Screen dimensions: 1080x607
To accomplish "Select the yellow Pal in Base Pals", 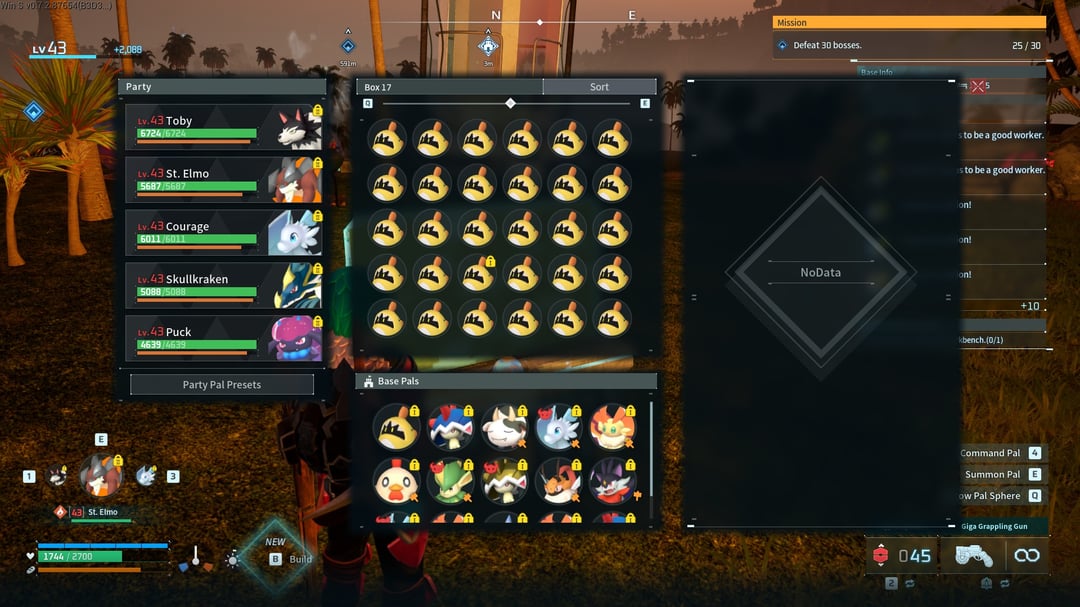I will pos(395,427).
